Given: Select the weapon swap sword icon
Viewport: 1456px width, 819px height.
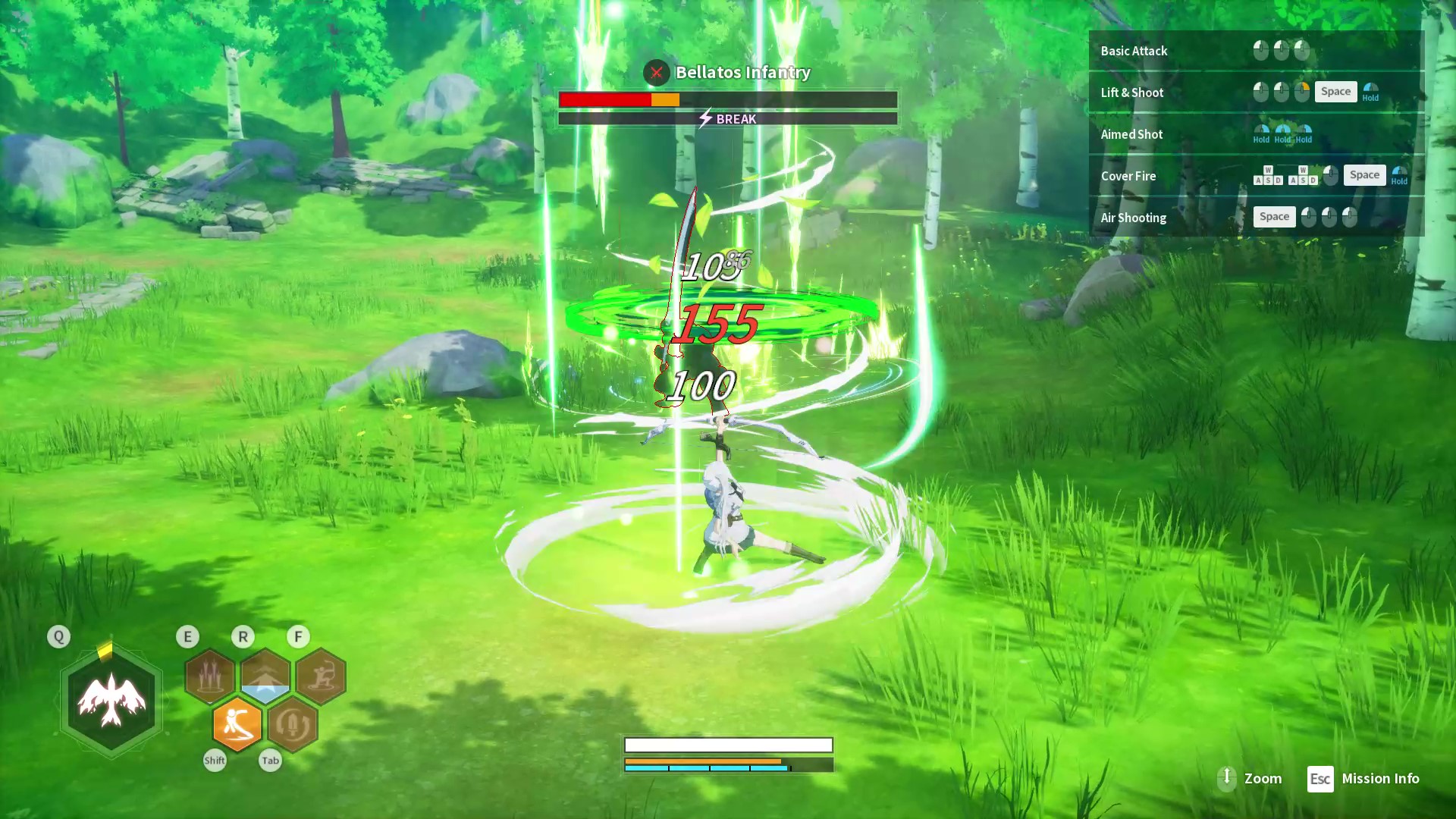Looking at the screenshot, I should point(293,725).
